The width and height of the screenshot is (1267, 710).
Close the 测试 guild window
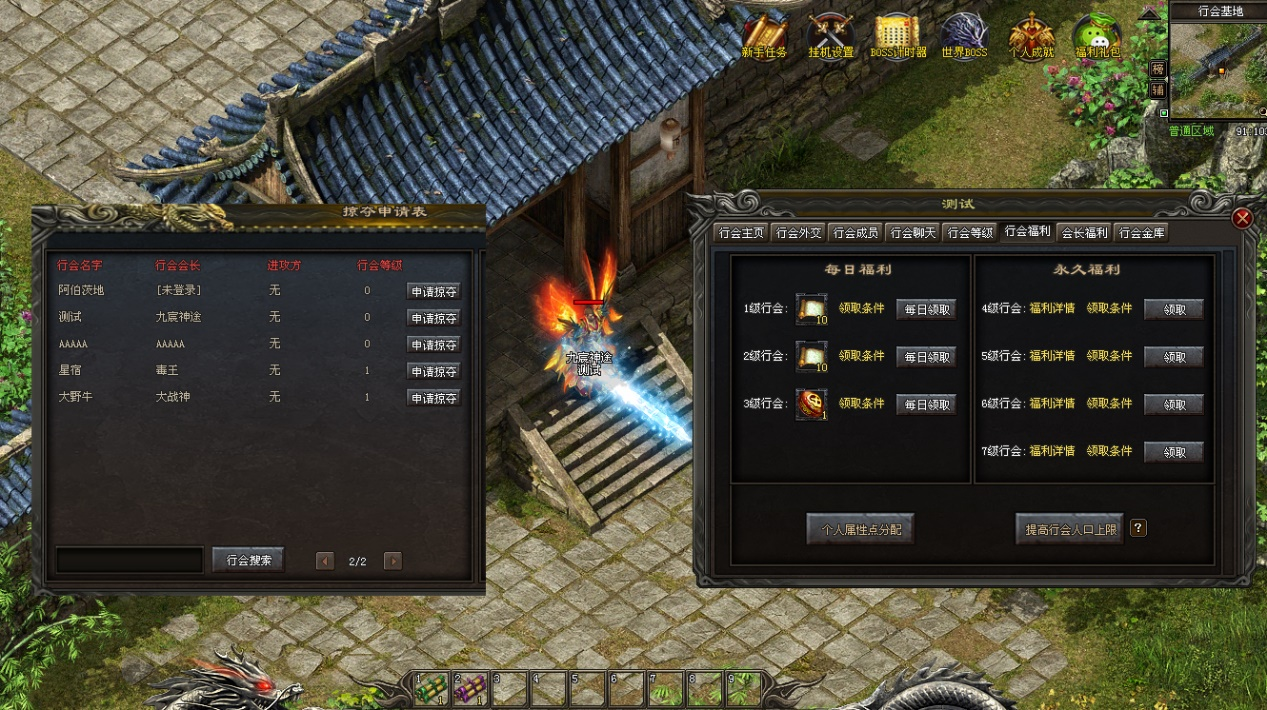1242,218
